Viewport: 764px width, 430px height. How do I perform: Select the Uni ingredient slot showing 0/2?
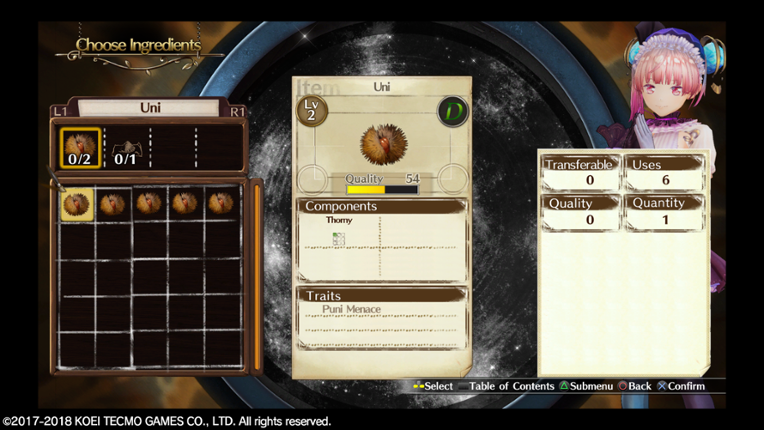point(79,147)
